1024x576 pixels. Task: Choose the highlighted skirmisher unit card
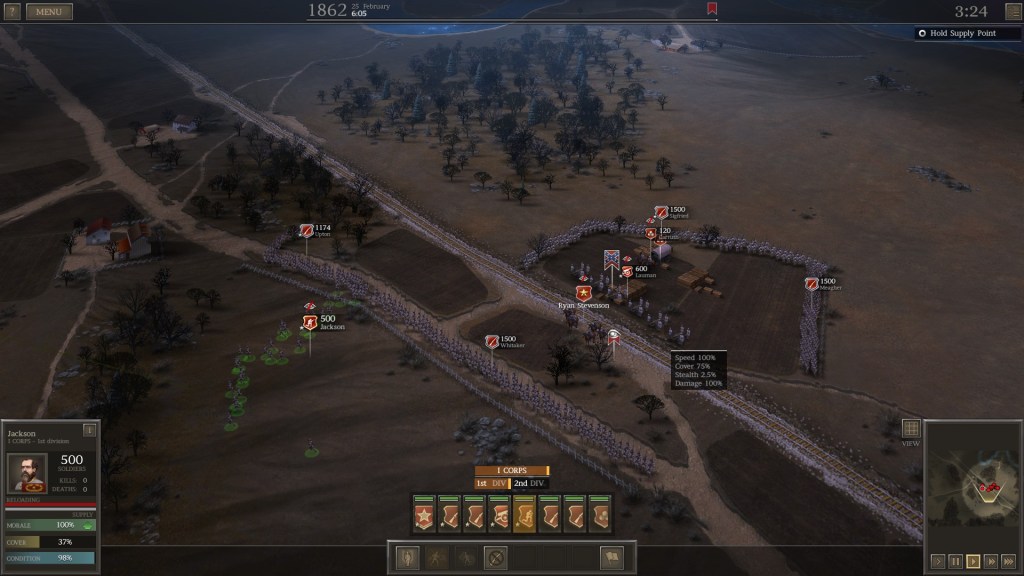[x=523, y=515]
